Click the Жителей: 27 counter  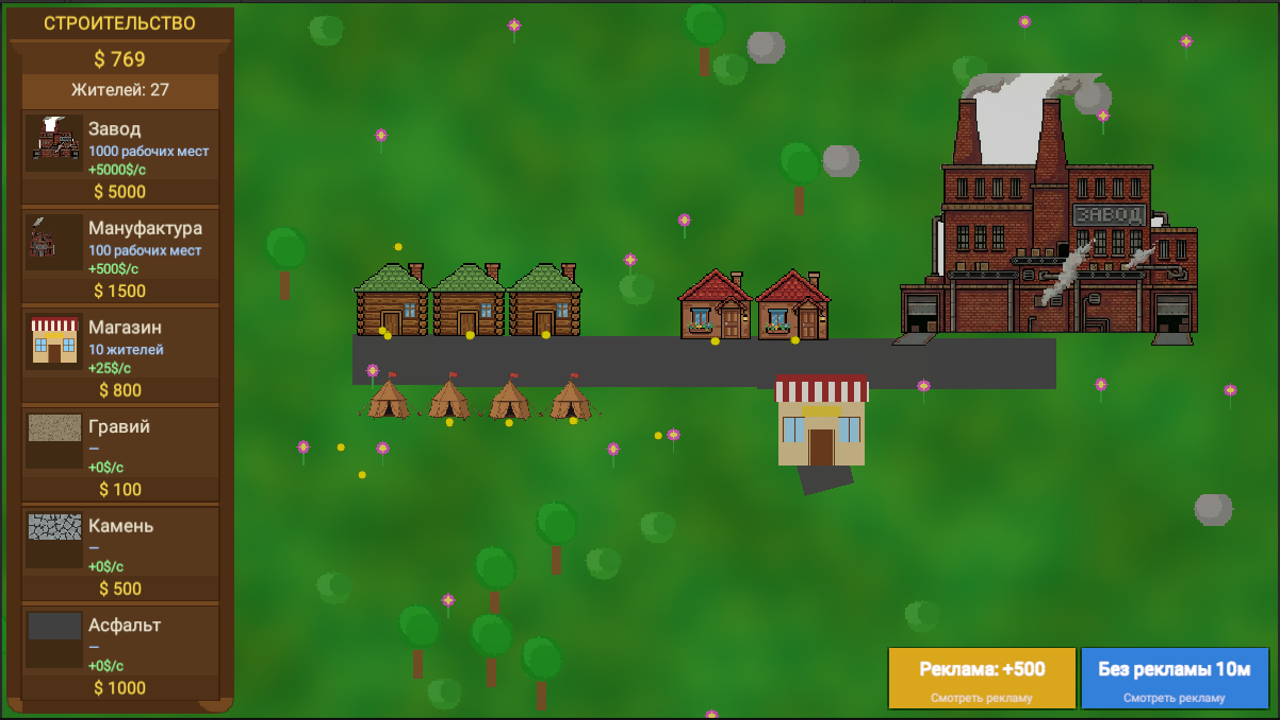point(118,90)
